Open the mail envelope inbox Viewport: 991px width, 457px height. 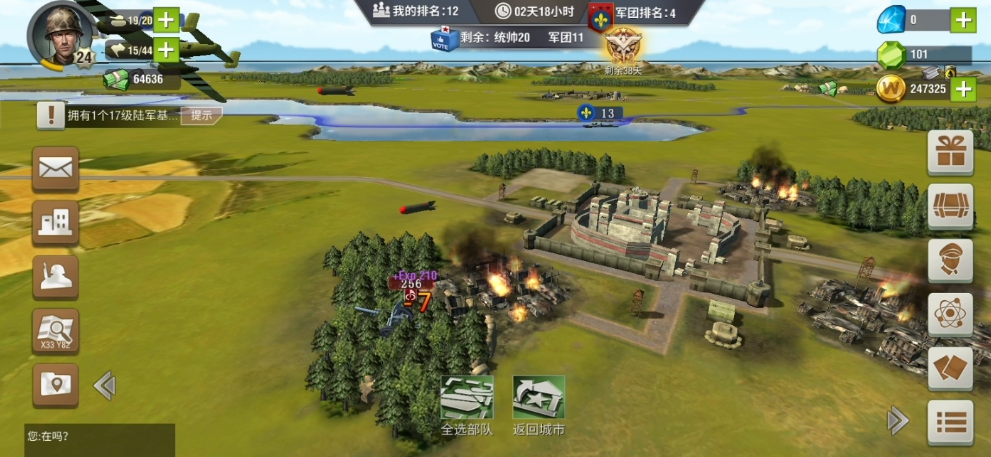tap(56, 169)
